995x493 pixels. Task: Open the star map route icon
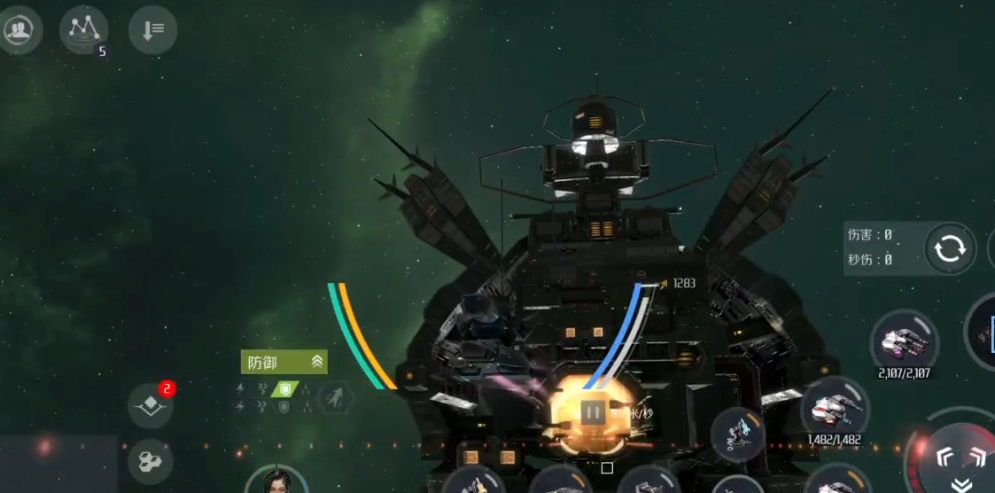click(84, 29)
